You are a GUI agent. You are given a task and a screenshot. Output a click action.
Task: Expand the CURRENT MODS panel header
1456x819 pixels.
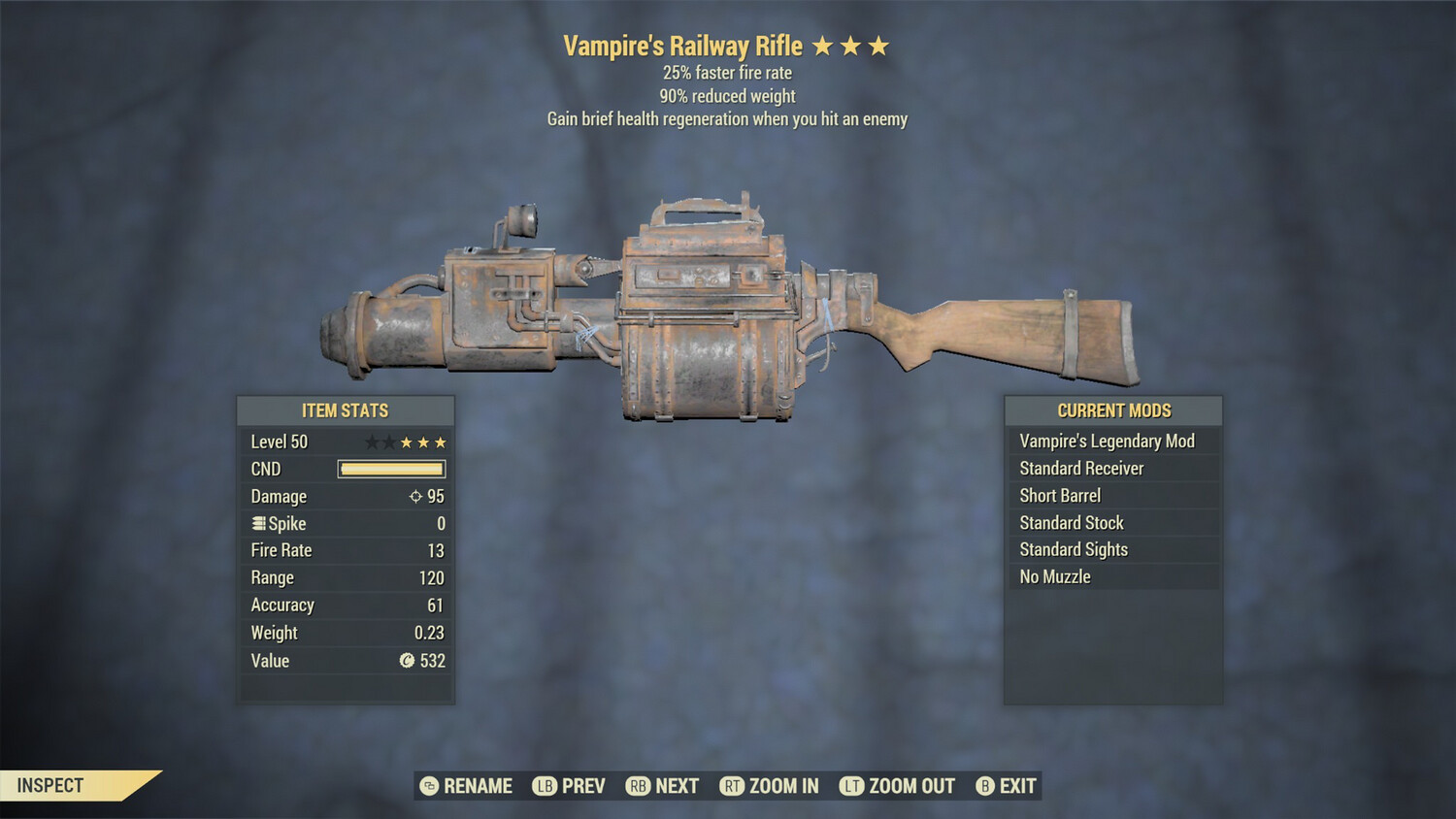(x=1113, y=410)
